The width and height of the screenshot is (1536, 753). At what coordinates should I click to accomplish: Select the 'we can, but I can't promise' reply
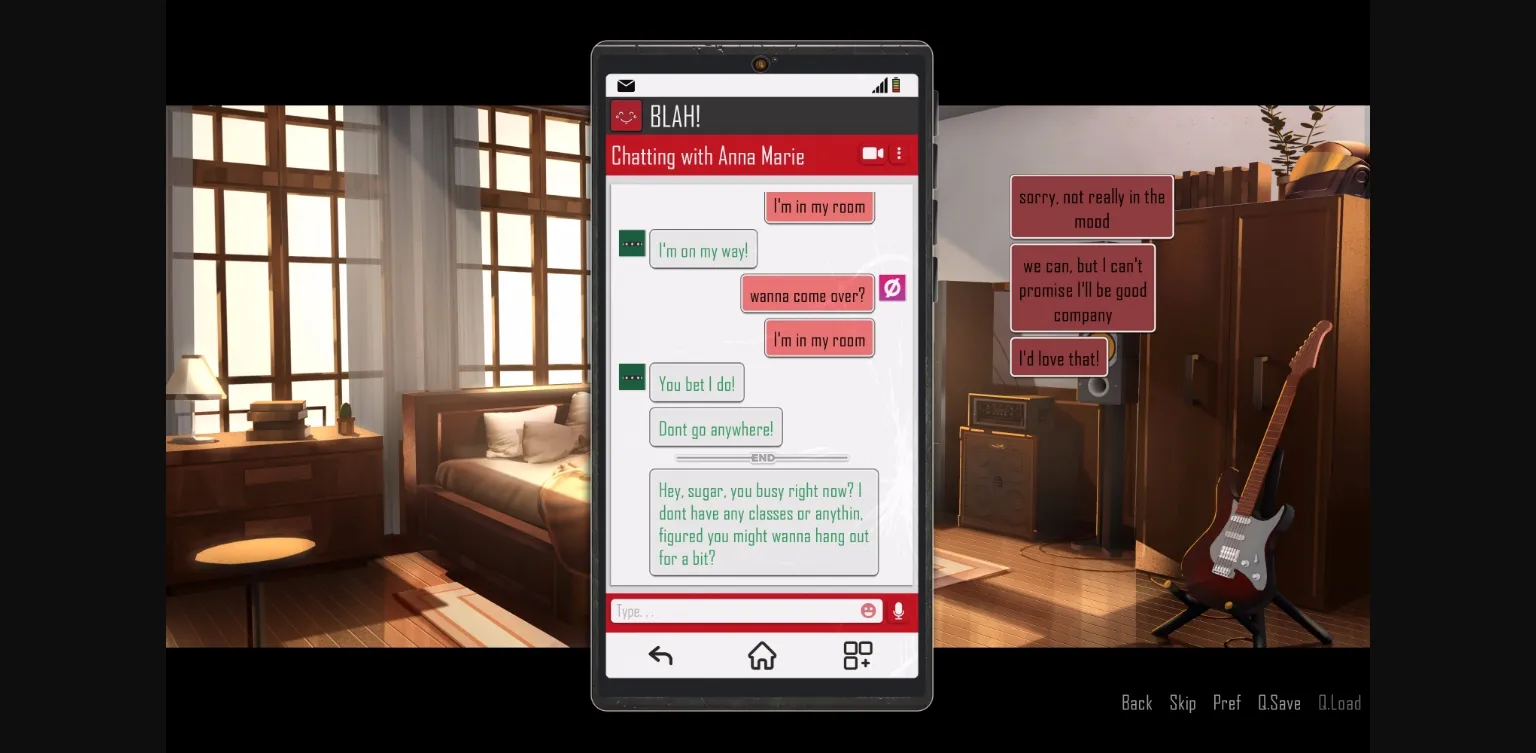(1083, 288)
